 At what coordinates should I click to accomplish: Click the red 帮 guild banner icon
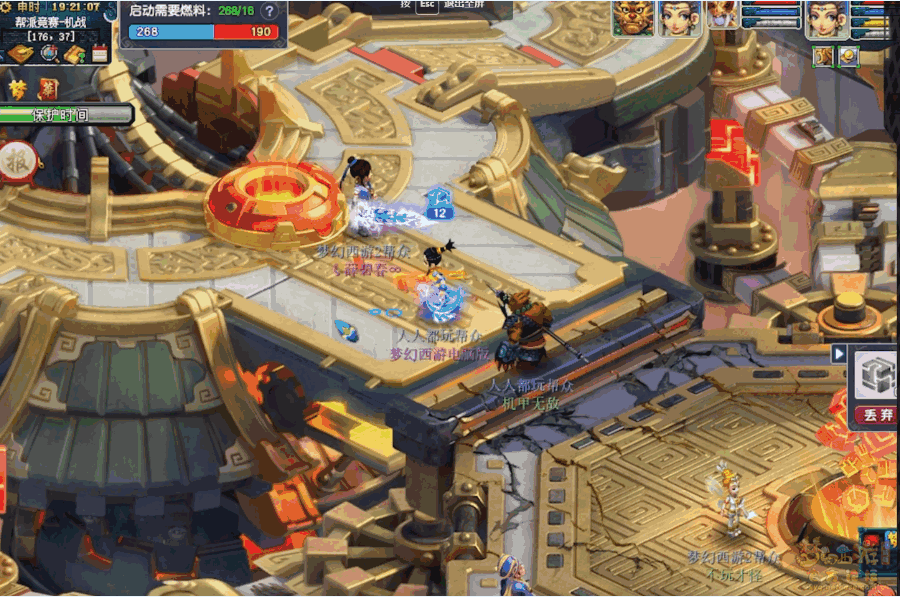tap(47, 89)
